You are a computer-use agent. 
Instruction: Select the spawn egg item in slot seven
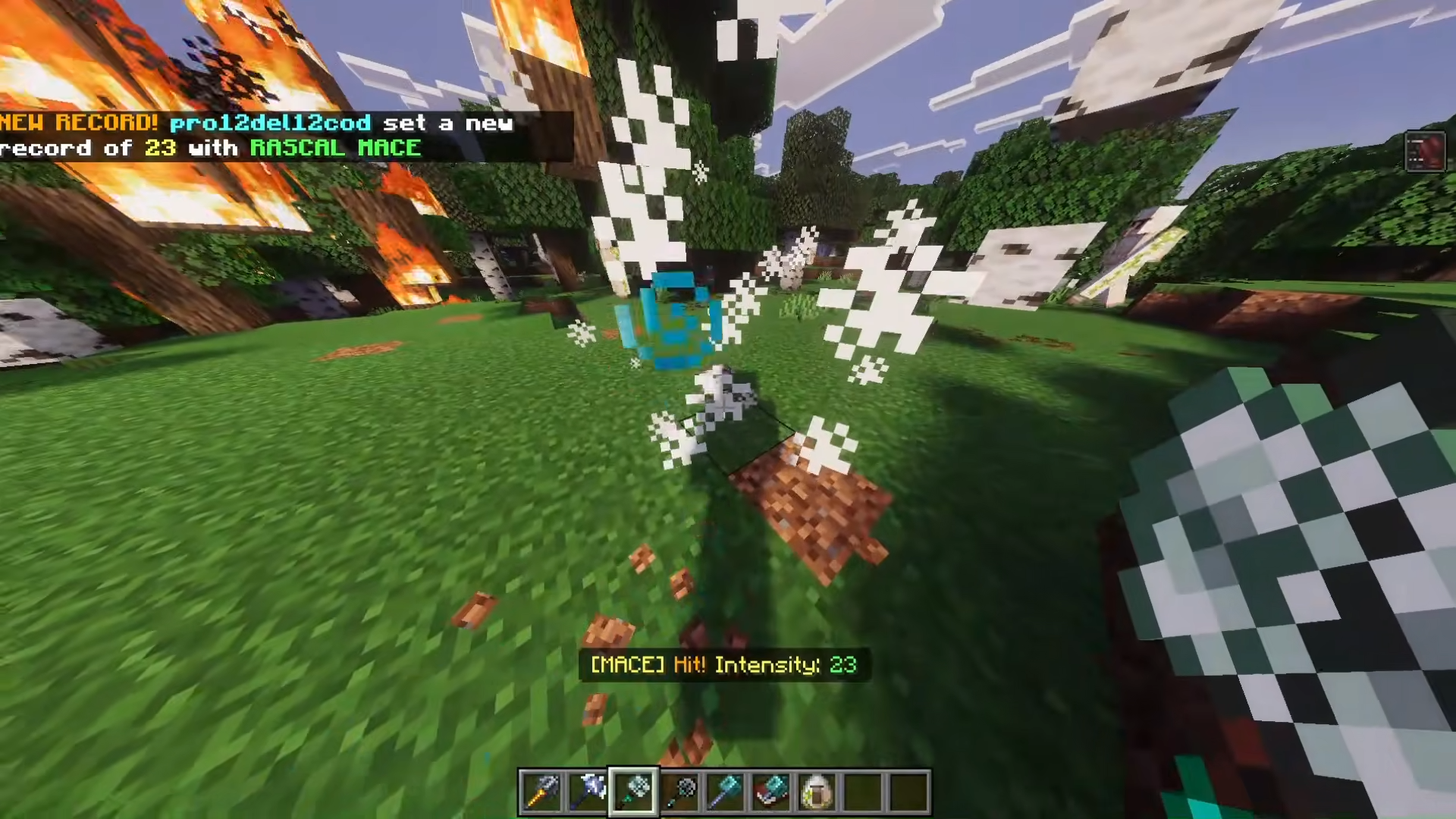click(816, 790)
